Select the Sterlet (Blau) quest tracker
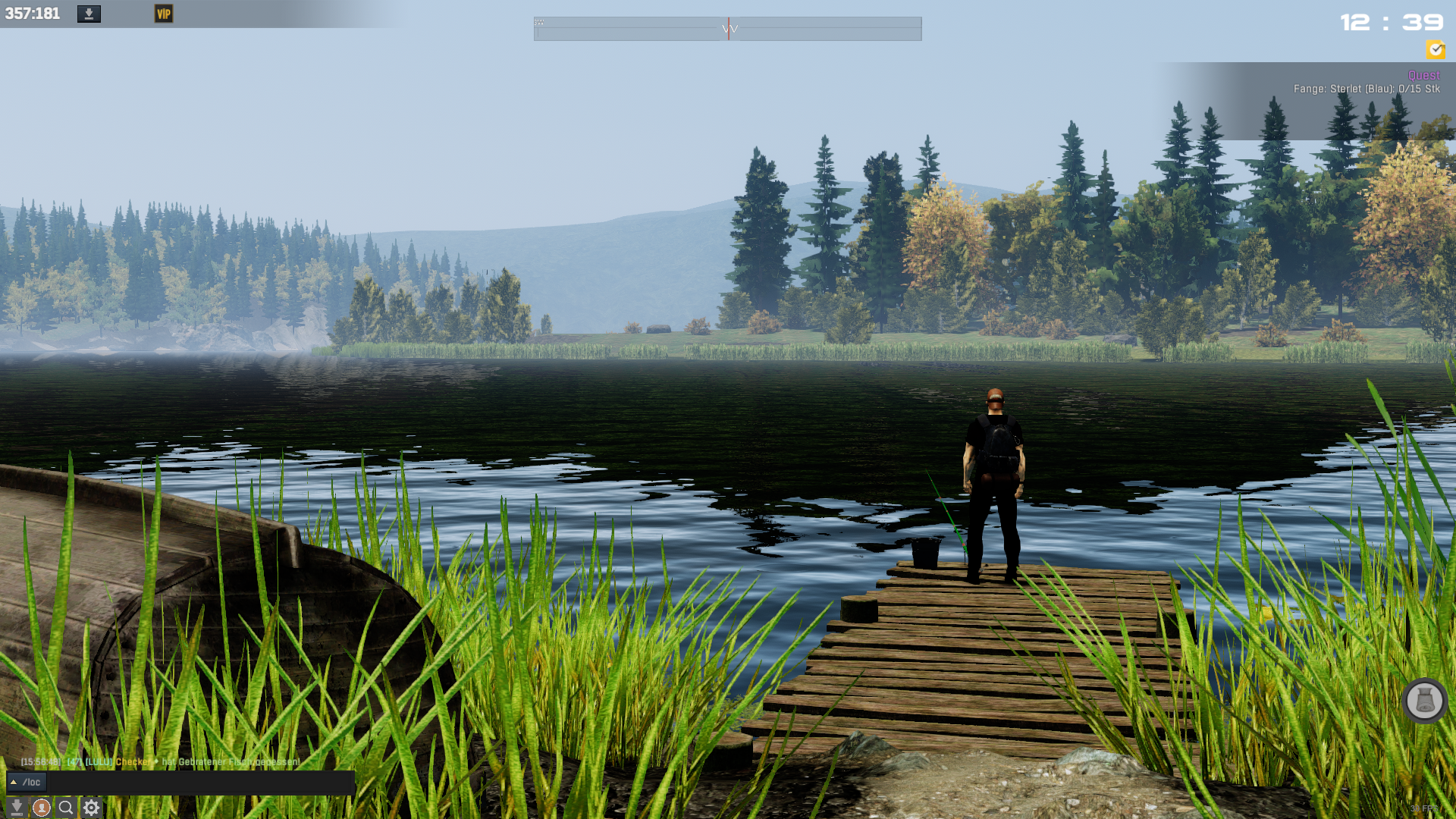1456x819 pixels. (1366, 89)
